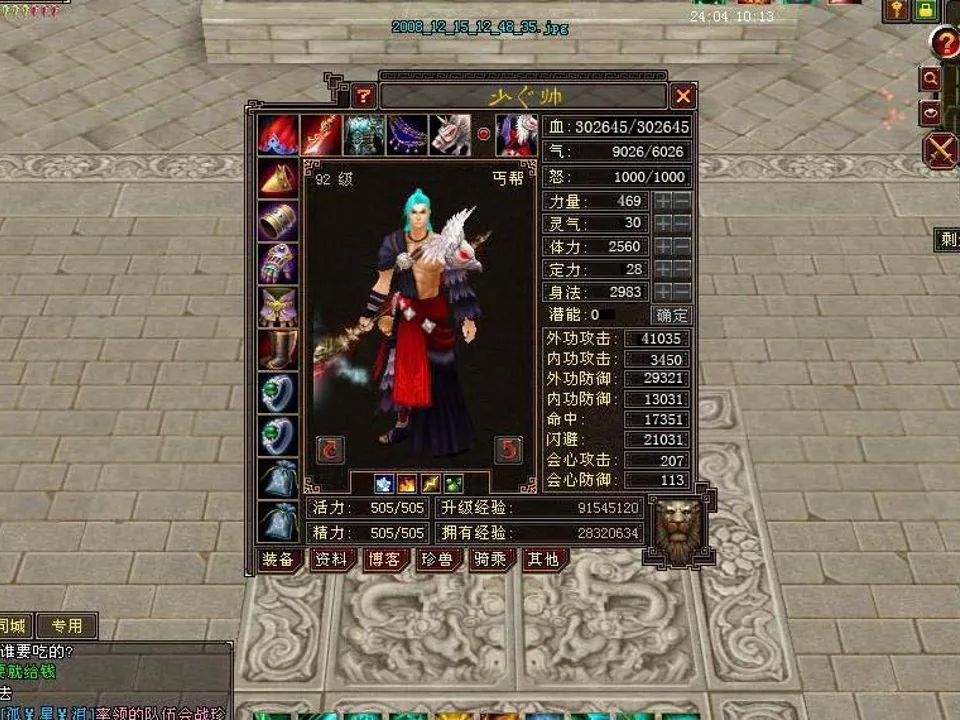
Task: Open the character panel help button
Action: pos(364,96)
